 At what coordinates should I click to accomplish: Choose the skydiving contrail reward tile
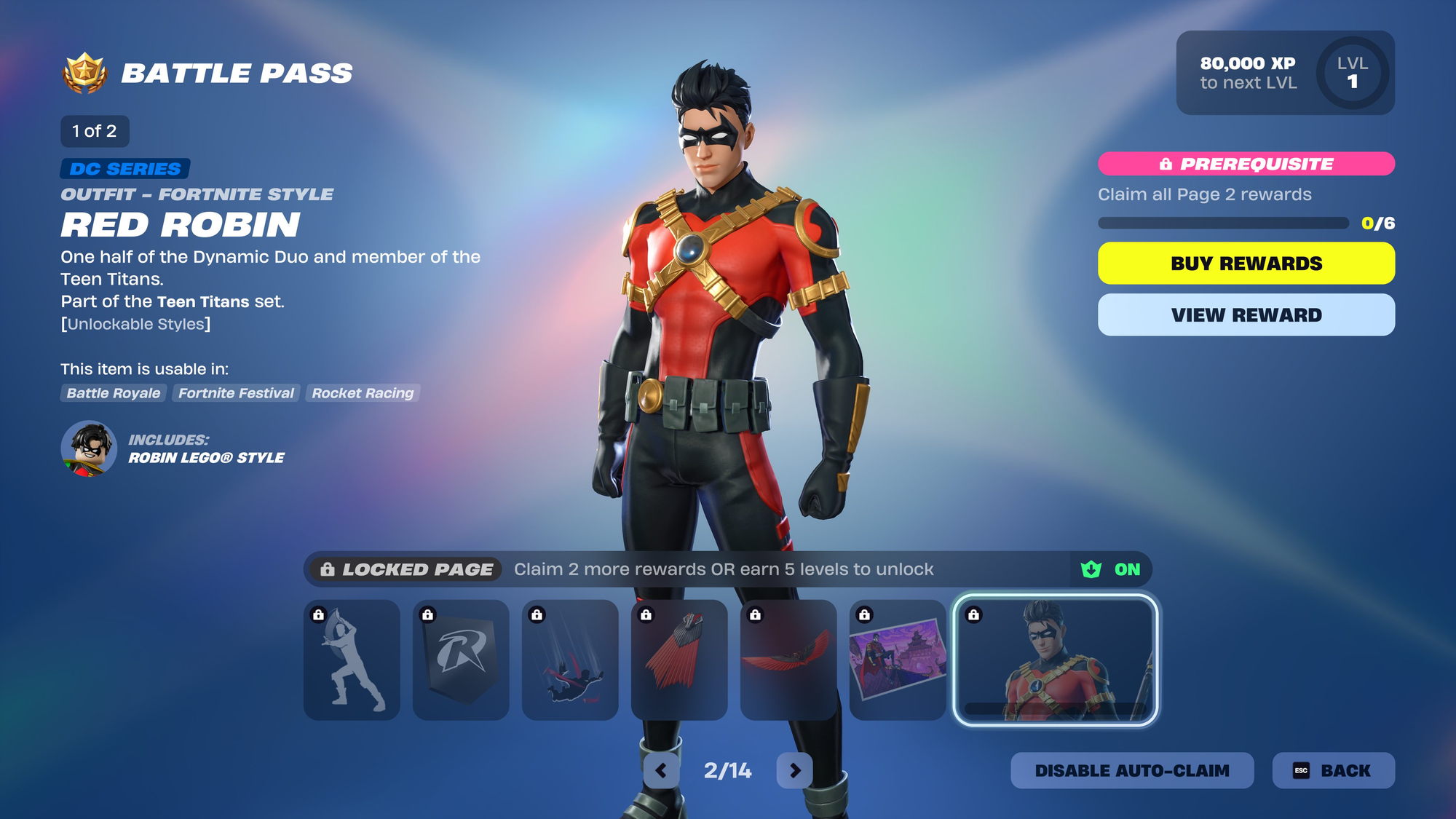570,660
